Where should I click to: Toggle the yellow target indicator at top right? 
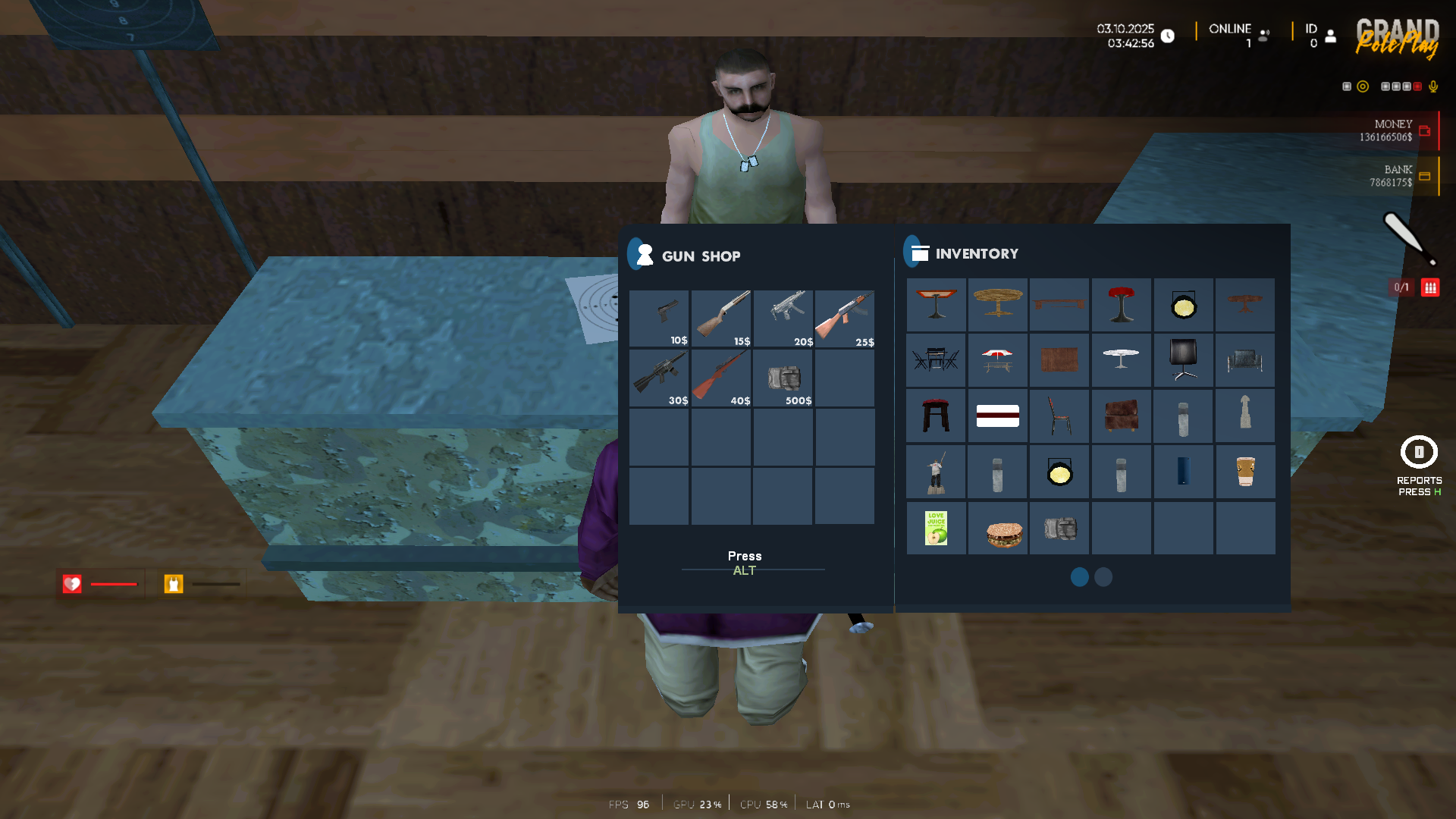click(x=1363, y=86)
